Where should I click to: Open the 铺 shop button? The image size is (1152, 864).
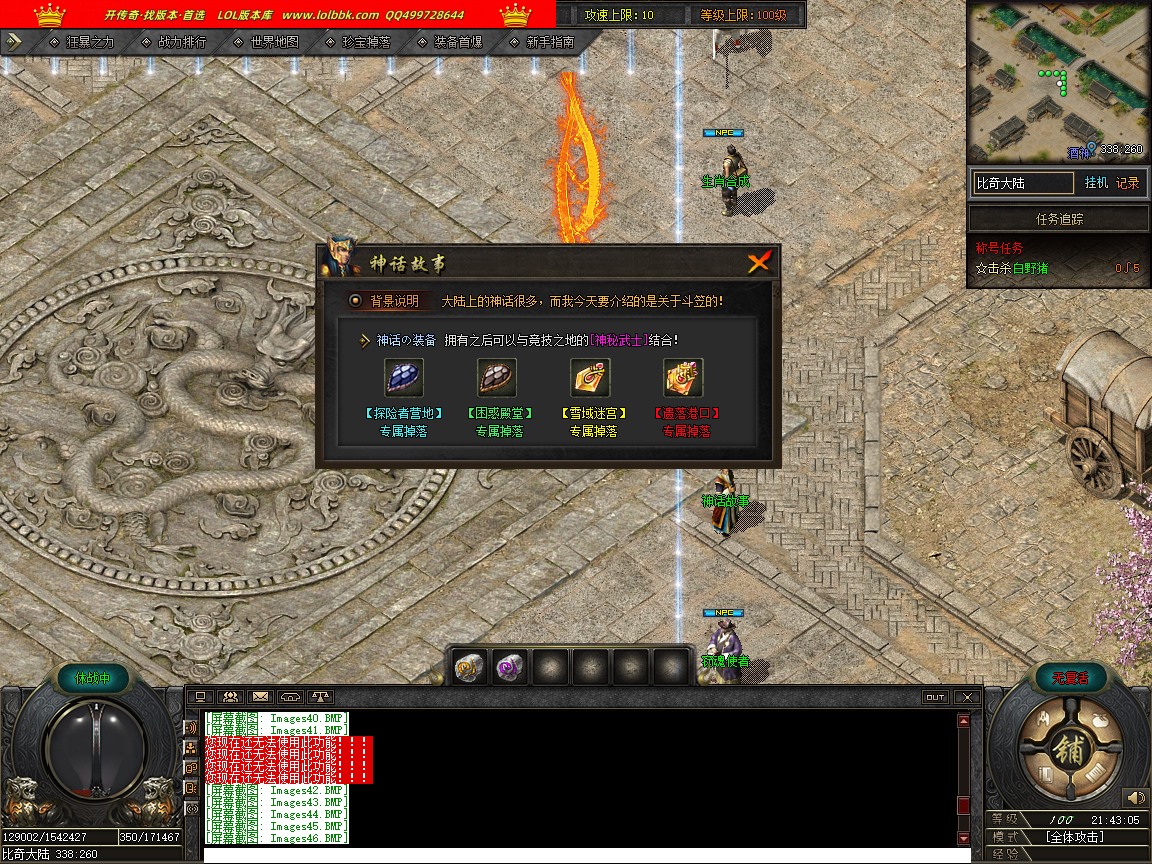[1069, 750]
